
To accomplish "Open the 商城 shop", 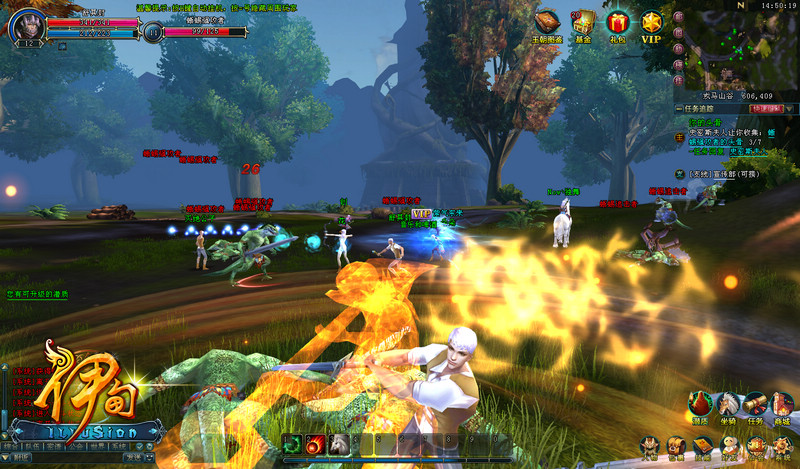I will pos(783,406).
